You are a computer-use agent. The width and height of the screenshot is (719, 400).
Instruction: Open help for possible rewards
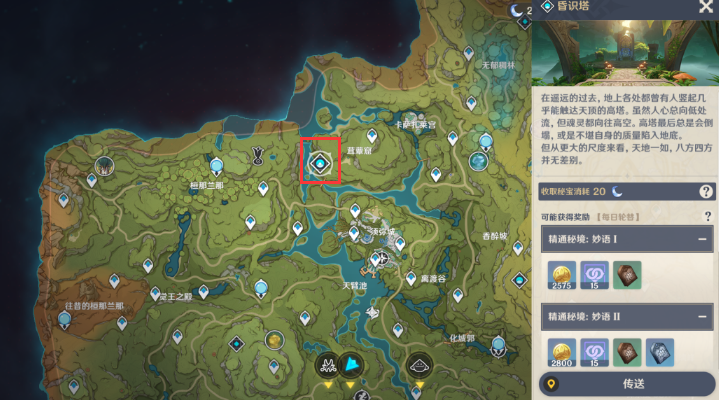pos(707,216)
